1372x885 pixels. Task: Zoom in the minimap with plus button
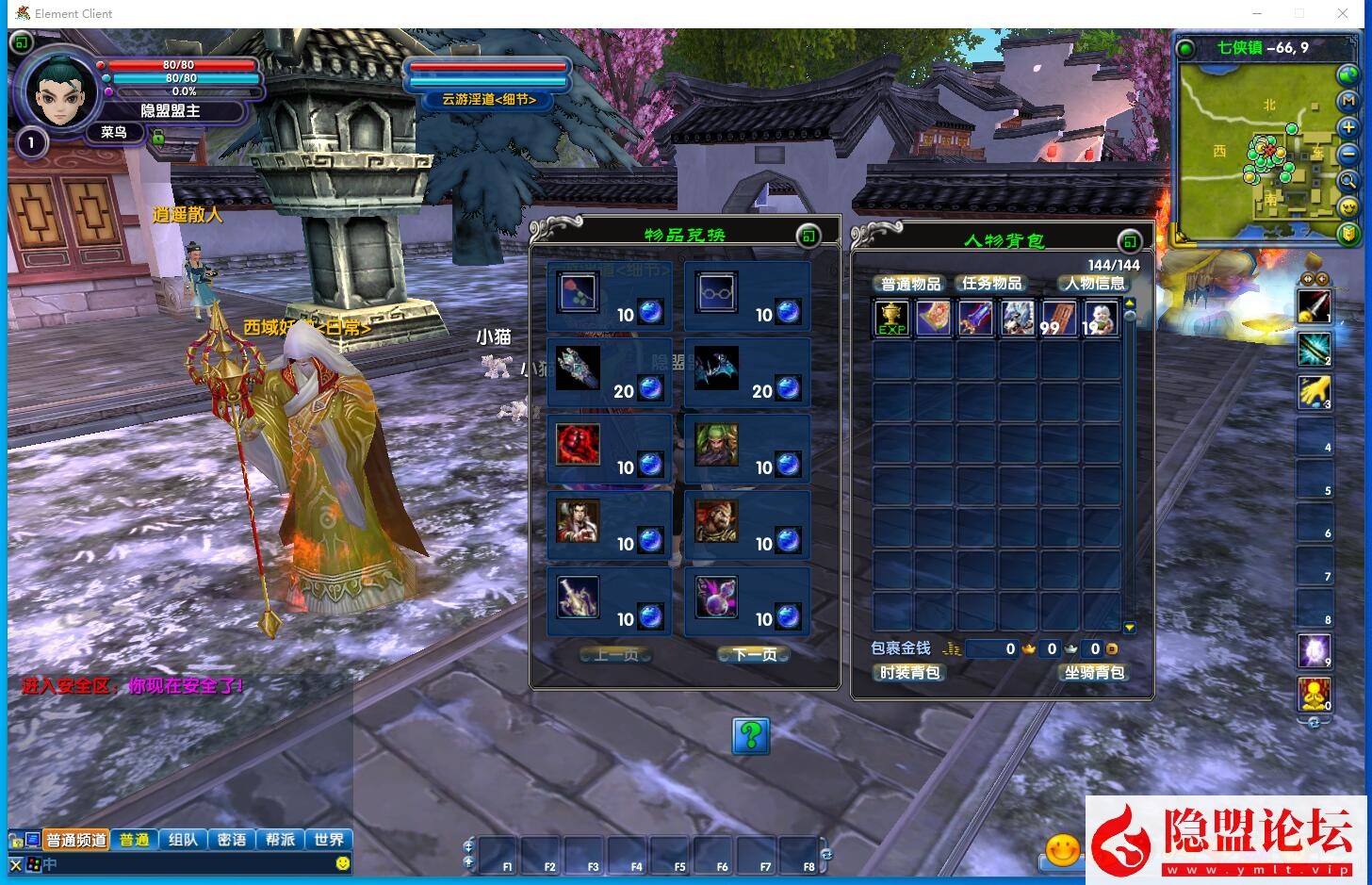coord(1348,127)
